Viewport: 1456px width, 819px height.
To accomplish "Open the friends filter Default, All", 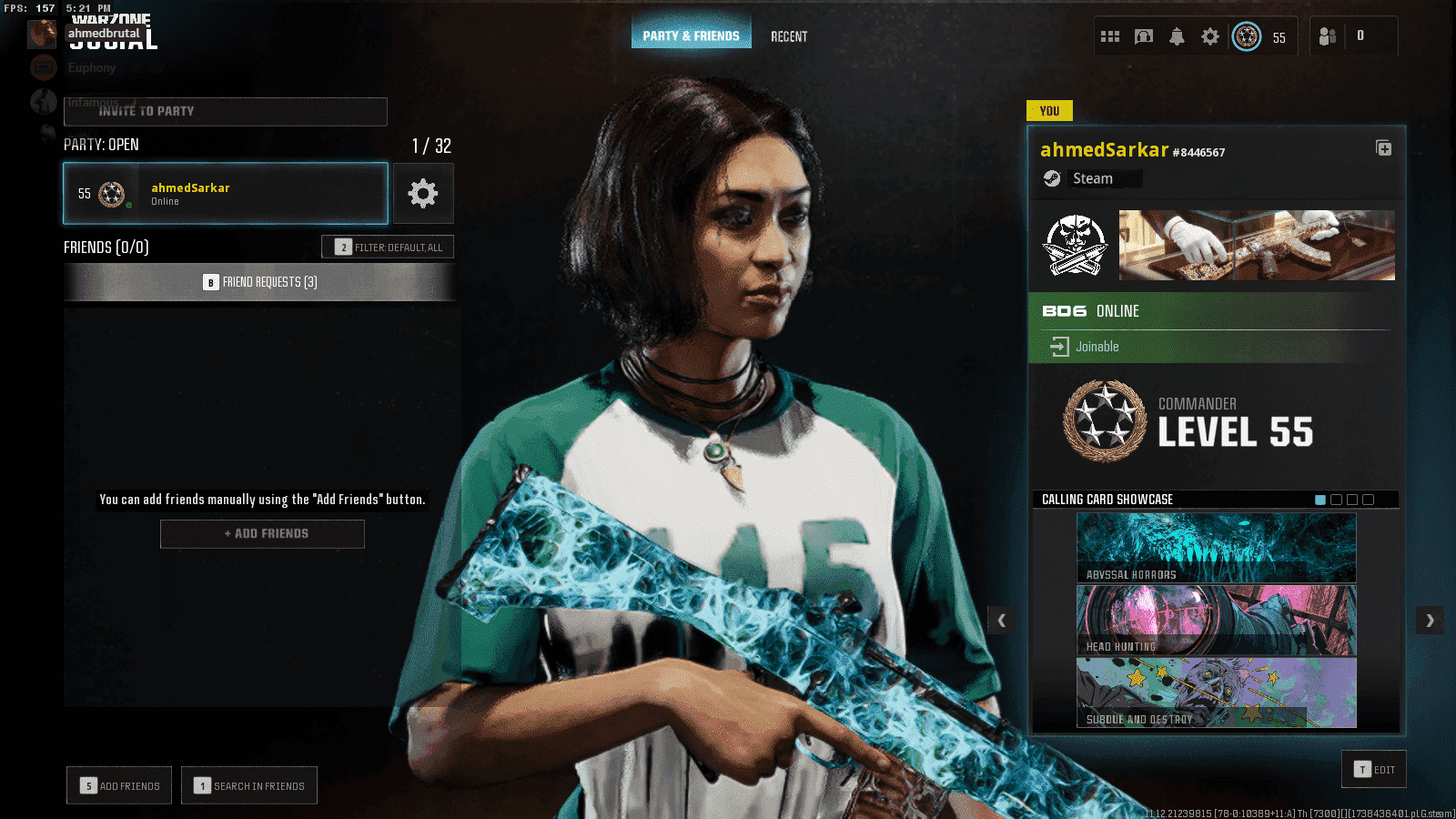I will point(388,247).
